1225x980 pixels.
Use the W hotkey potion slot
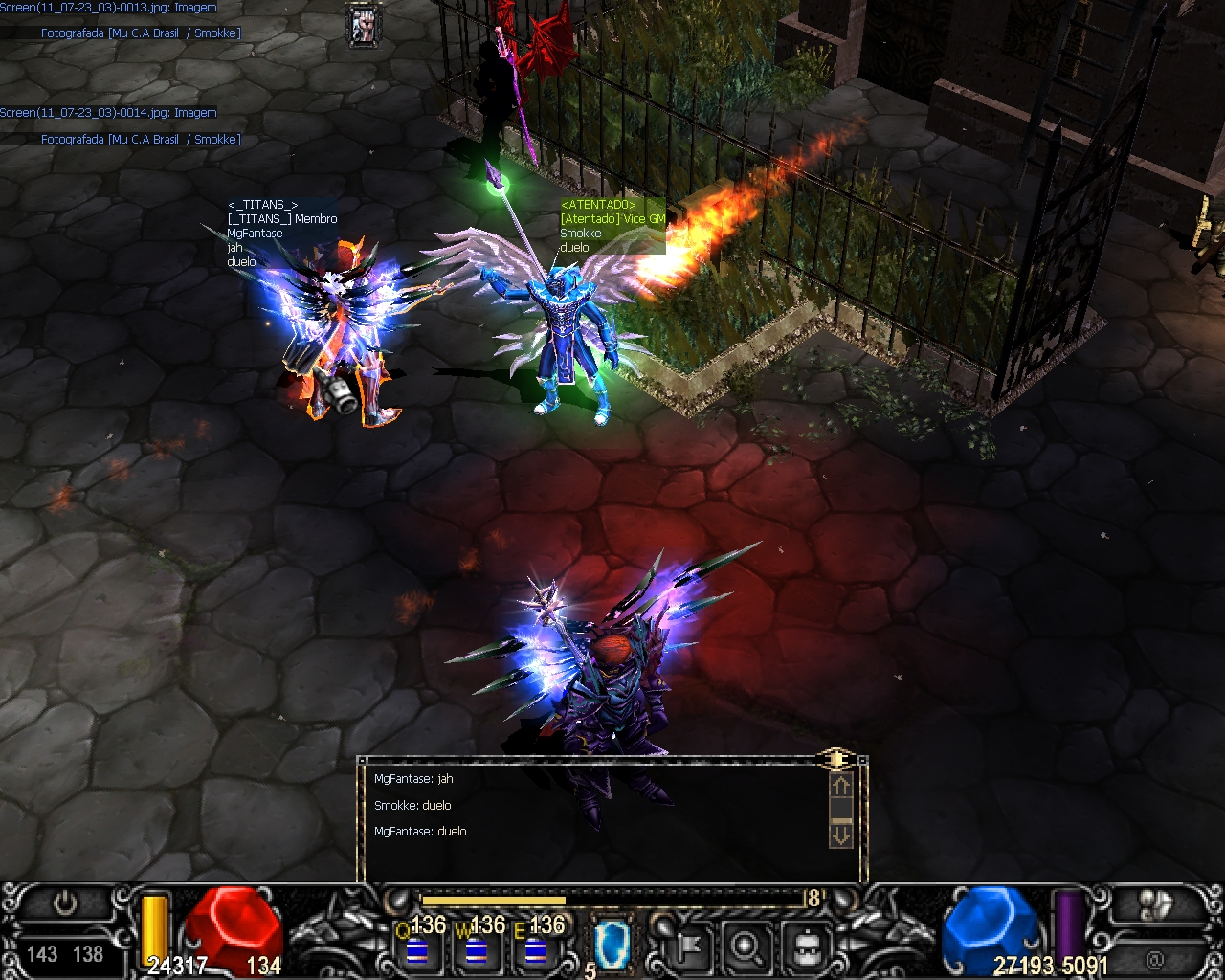click(476, 949)
